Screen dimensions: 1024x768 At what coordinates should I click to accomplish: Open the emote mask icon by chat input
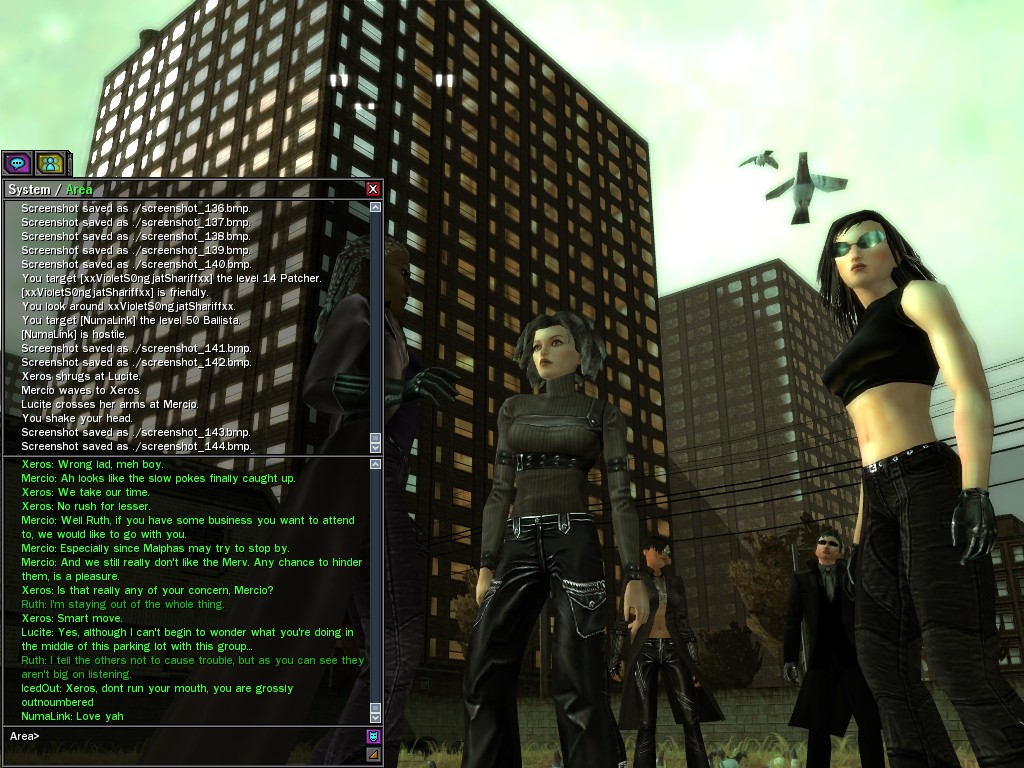(374, 737)
